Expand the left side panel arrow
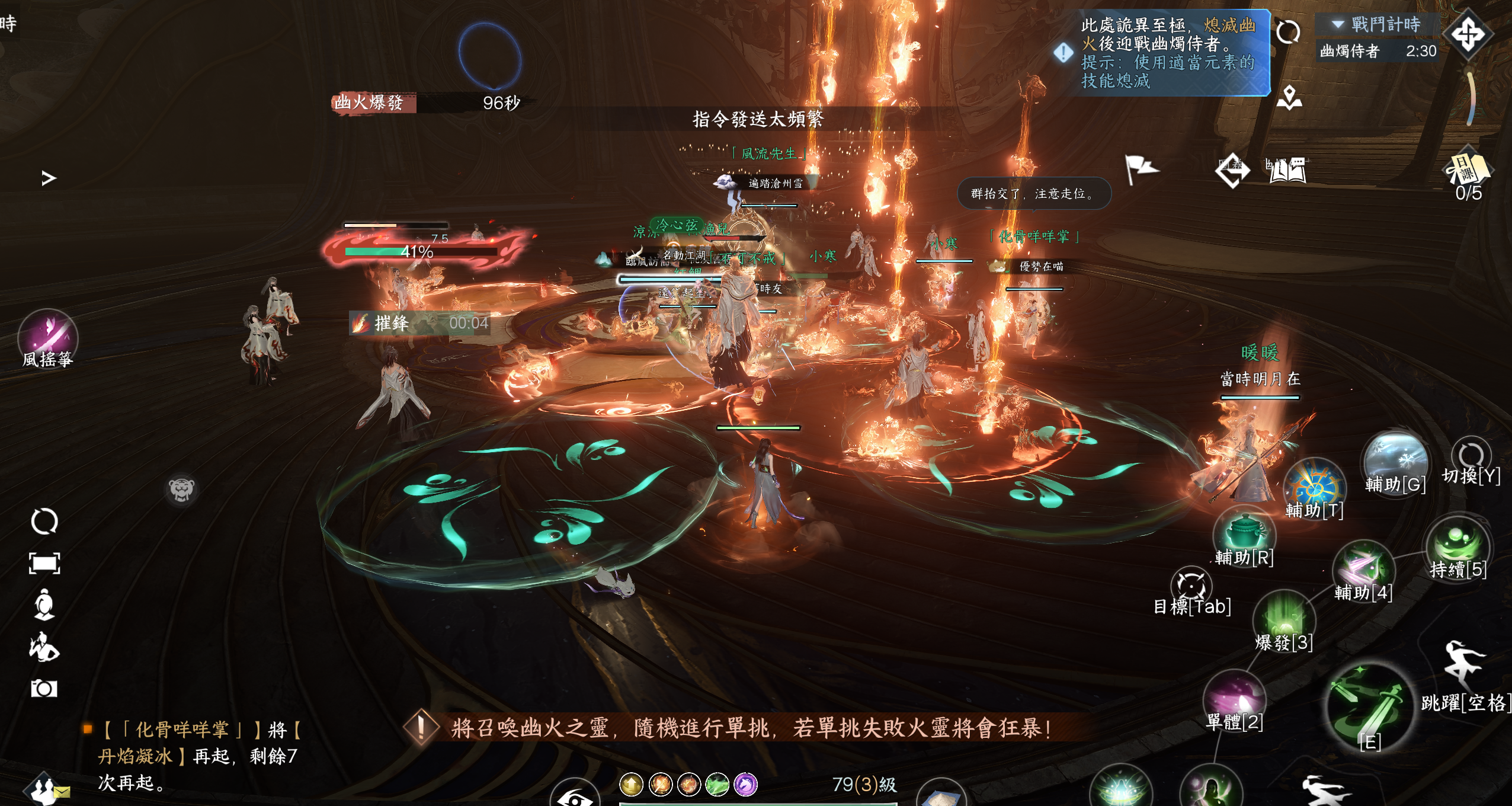Screen dimensions: 1512x806 click(49, 178)
